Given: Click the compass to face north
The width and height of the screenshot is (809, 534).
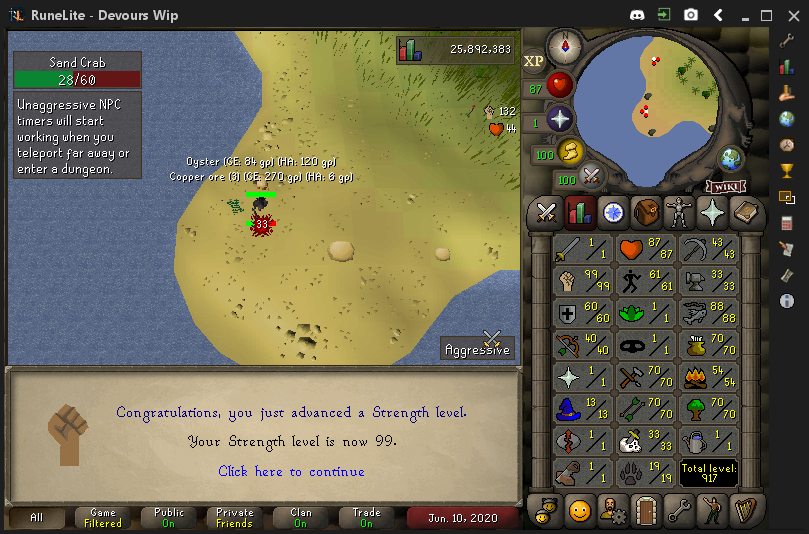Looking at the screenshot, I should (564, 45).
